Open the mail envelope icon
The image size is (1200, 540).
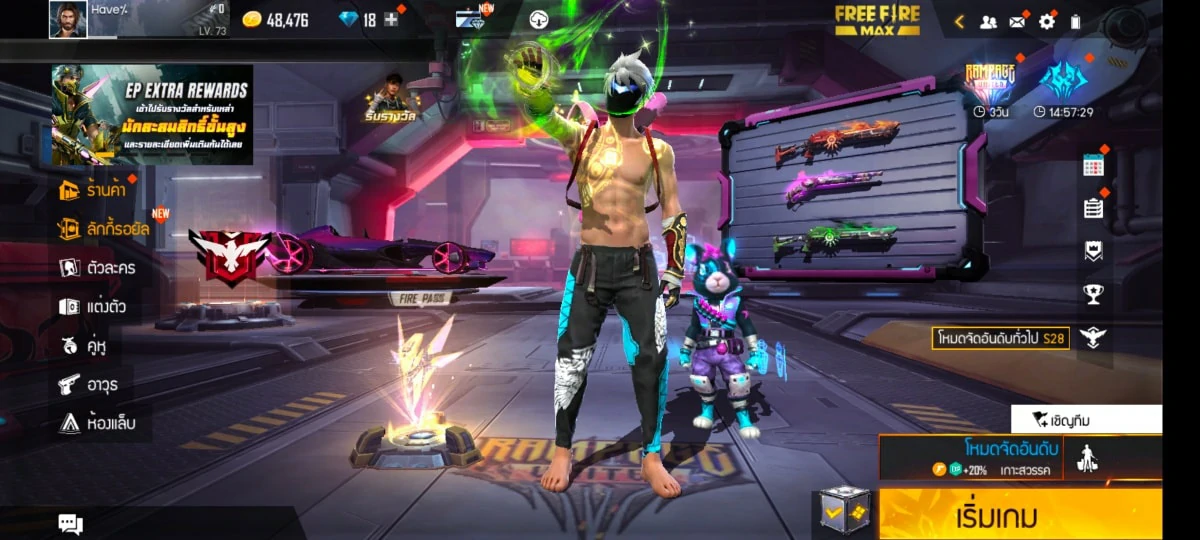1017,21
